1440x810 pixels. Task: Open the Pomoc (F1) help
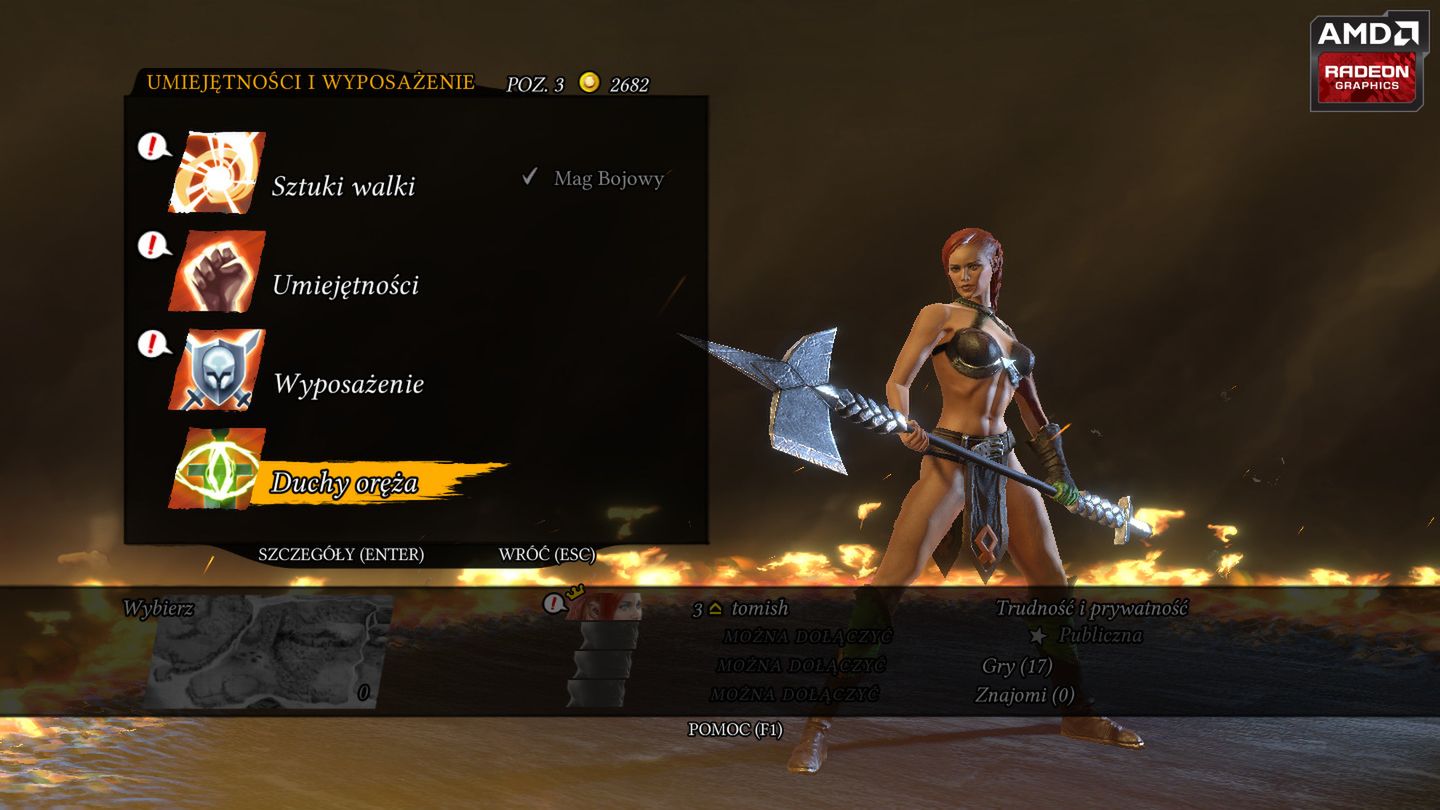(x=735, y=729)
